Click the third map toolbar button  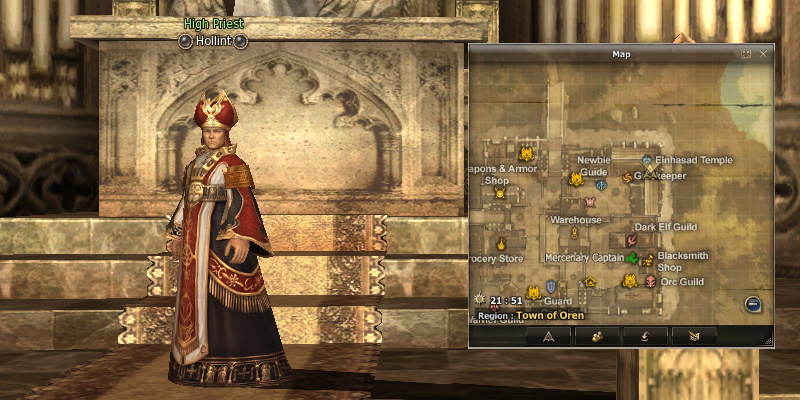(645, 336)
